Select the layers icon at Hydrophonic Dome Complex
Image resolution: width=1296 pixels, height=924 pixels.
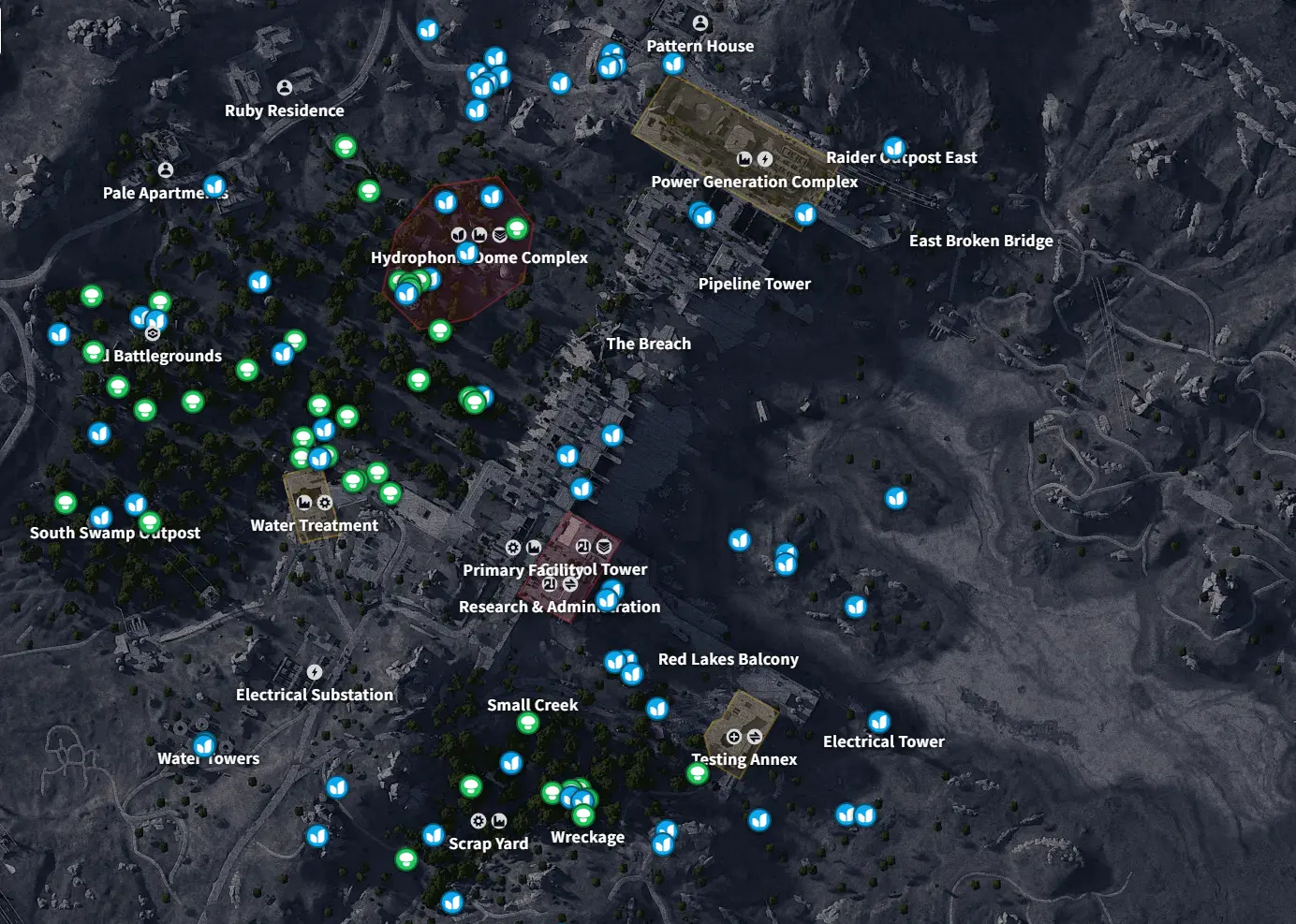tap(501, 233)
